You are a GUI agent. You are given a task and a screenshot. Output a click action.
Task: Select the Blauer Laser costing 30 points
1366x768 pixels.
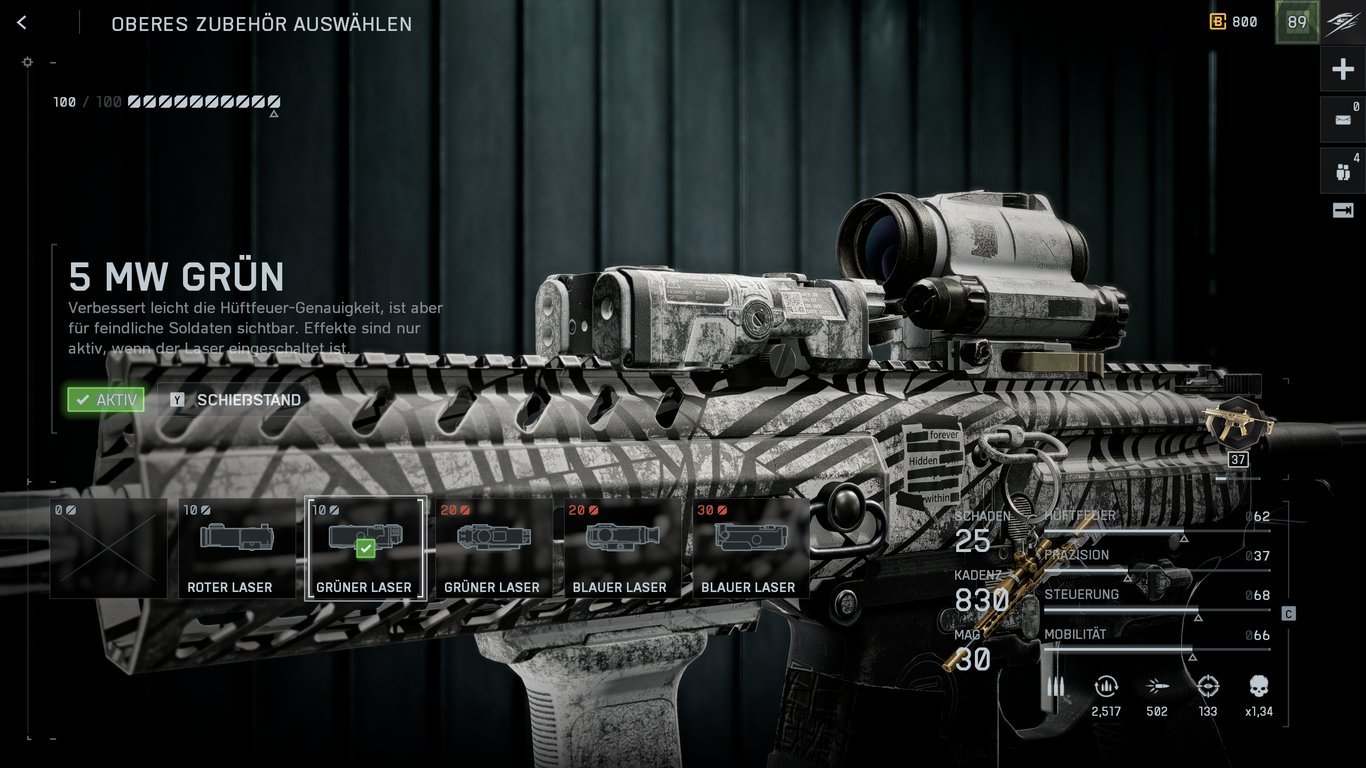(750, 548)
